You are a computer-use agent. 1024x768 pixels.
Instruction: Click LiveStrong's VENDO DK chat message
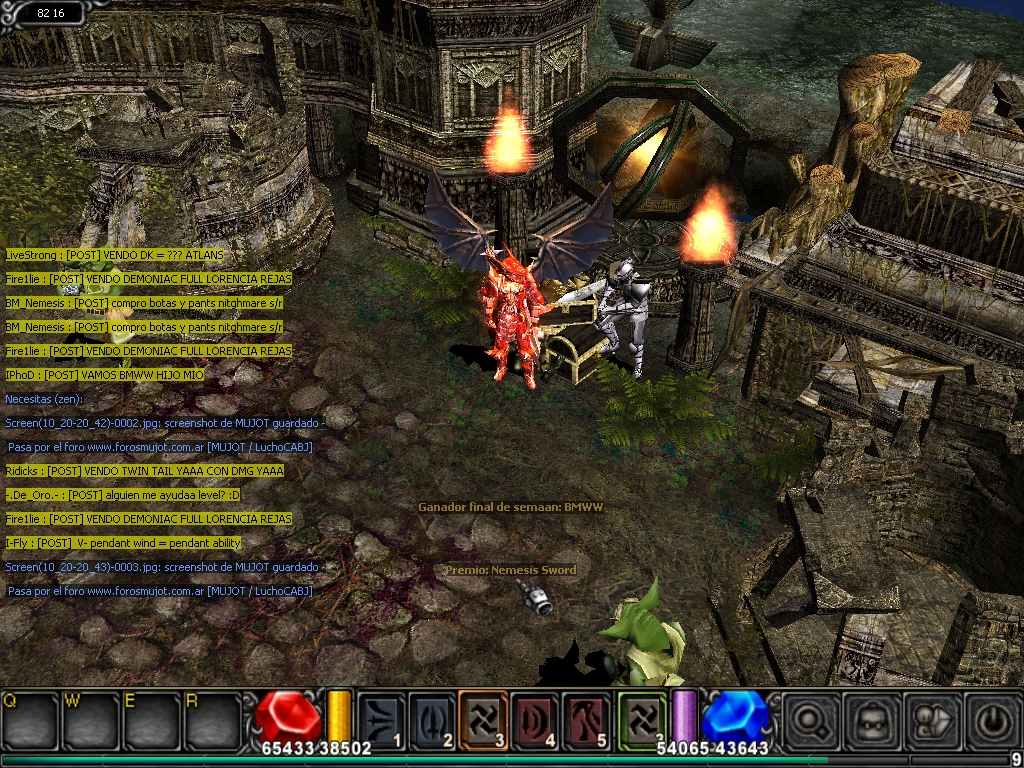[x=115, y=255]
